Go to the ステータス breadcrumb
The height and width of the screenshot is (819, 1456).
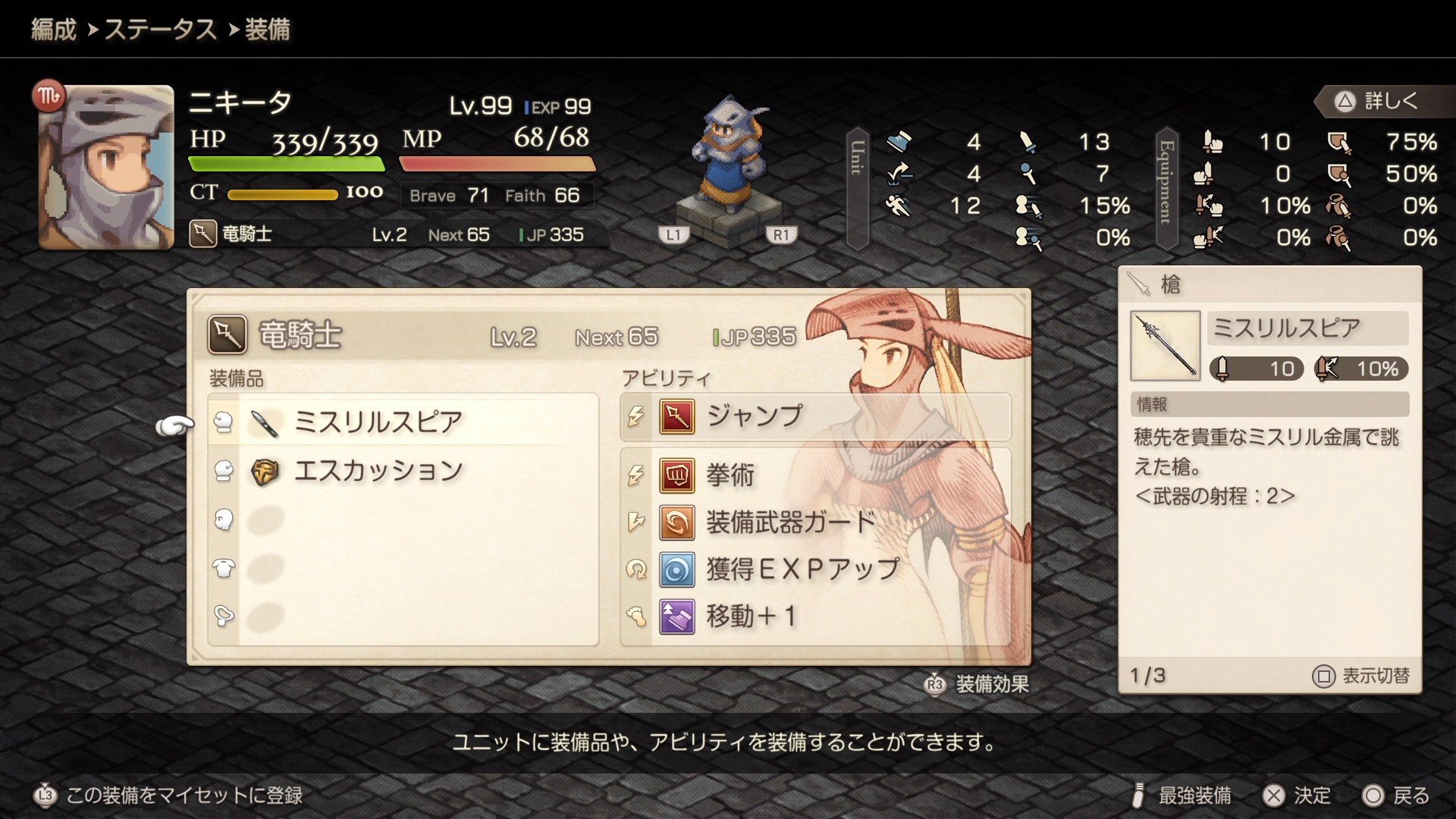click(160, 30)
